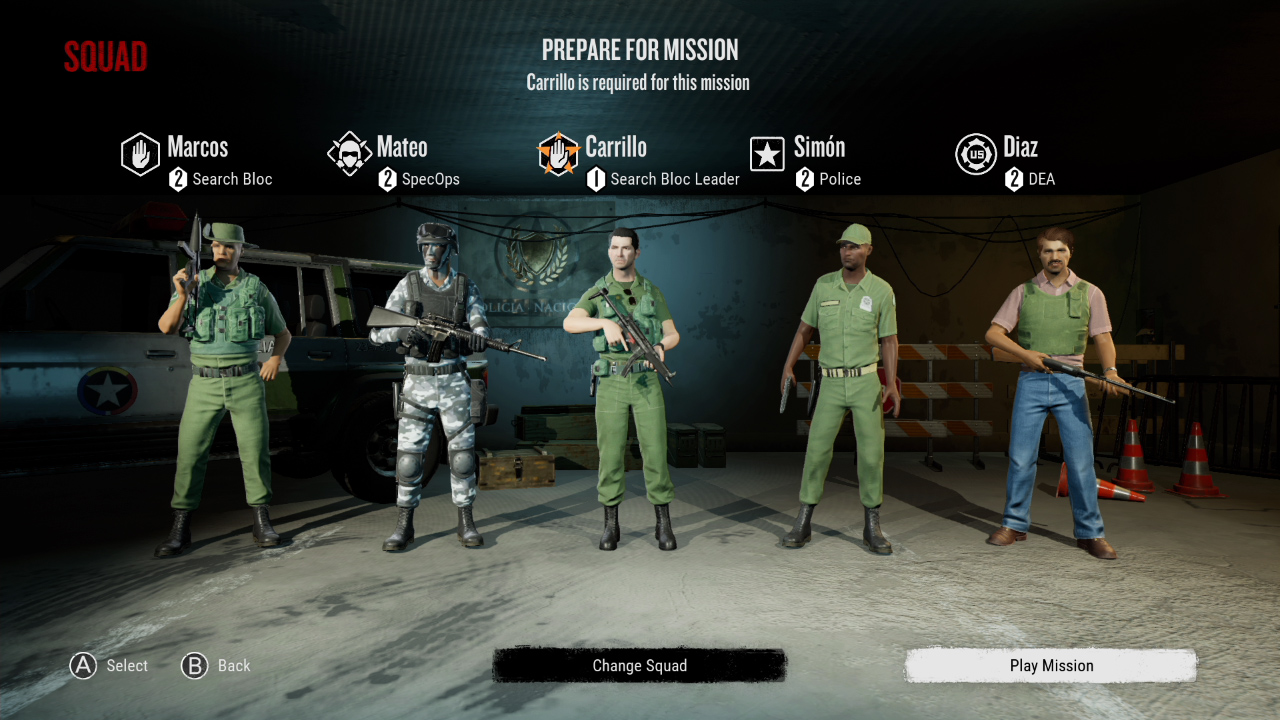1280x720 pixels.
Task: Click Mateo's SpecOps mask icon
Action: click(350, 155)
